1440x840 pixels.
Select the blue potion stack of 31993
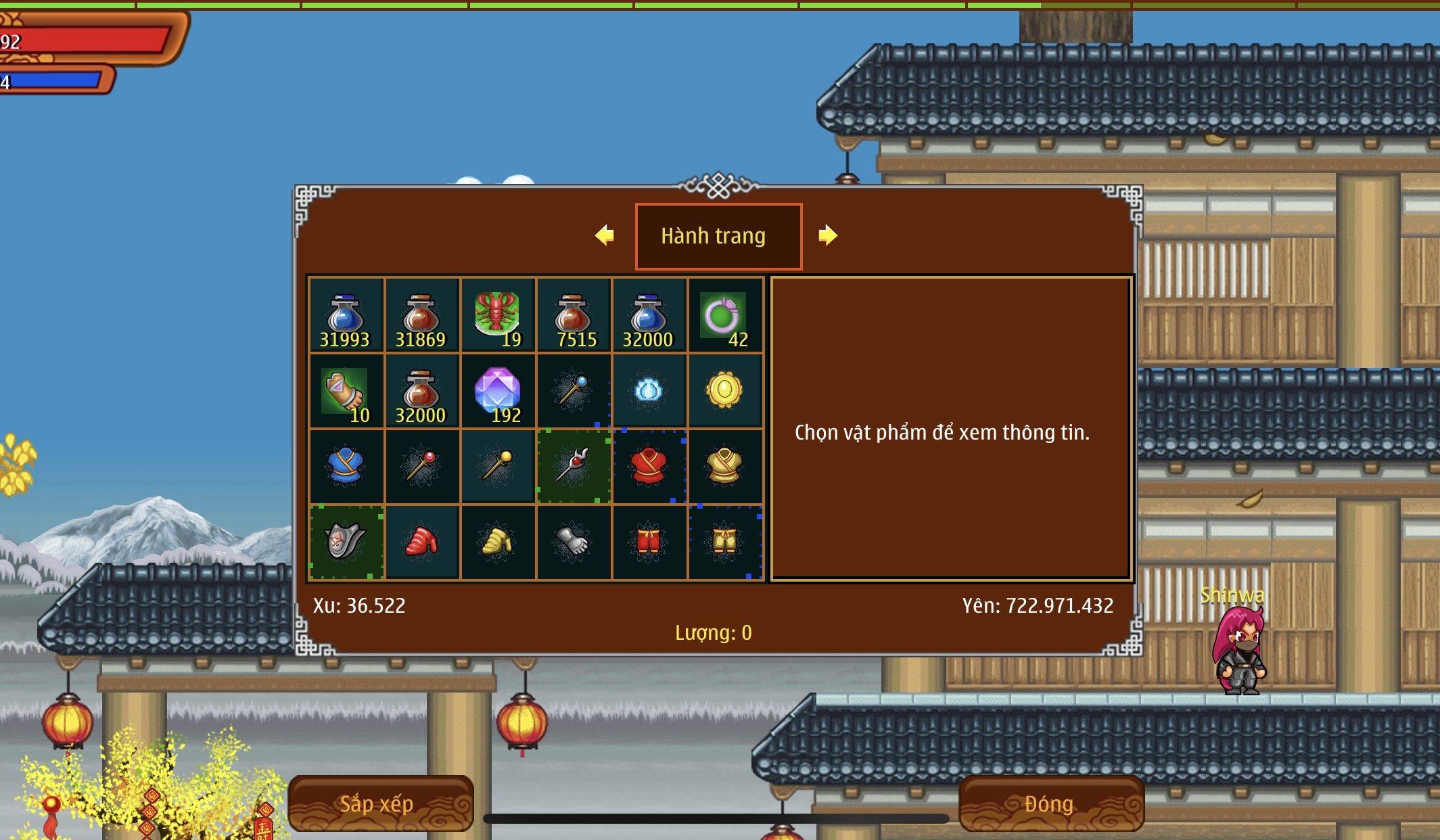click(346, 315)
